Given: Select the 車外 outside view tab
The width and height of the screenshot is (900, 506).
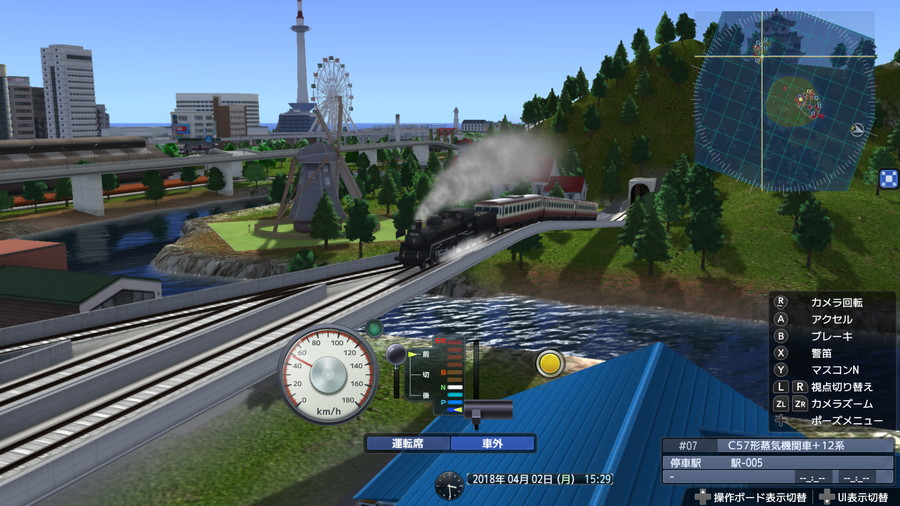Looking at the screenshot, I should click(492, 443).
